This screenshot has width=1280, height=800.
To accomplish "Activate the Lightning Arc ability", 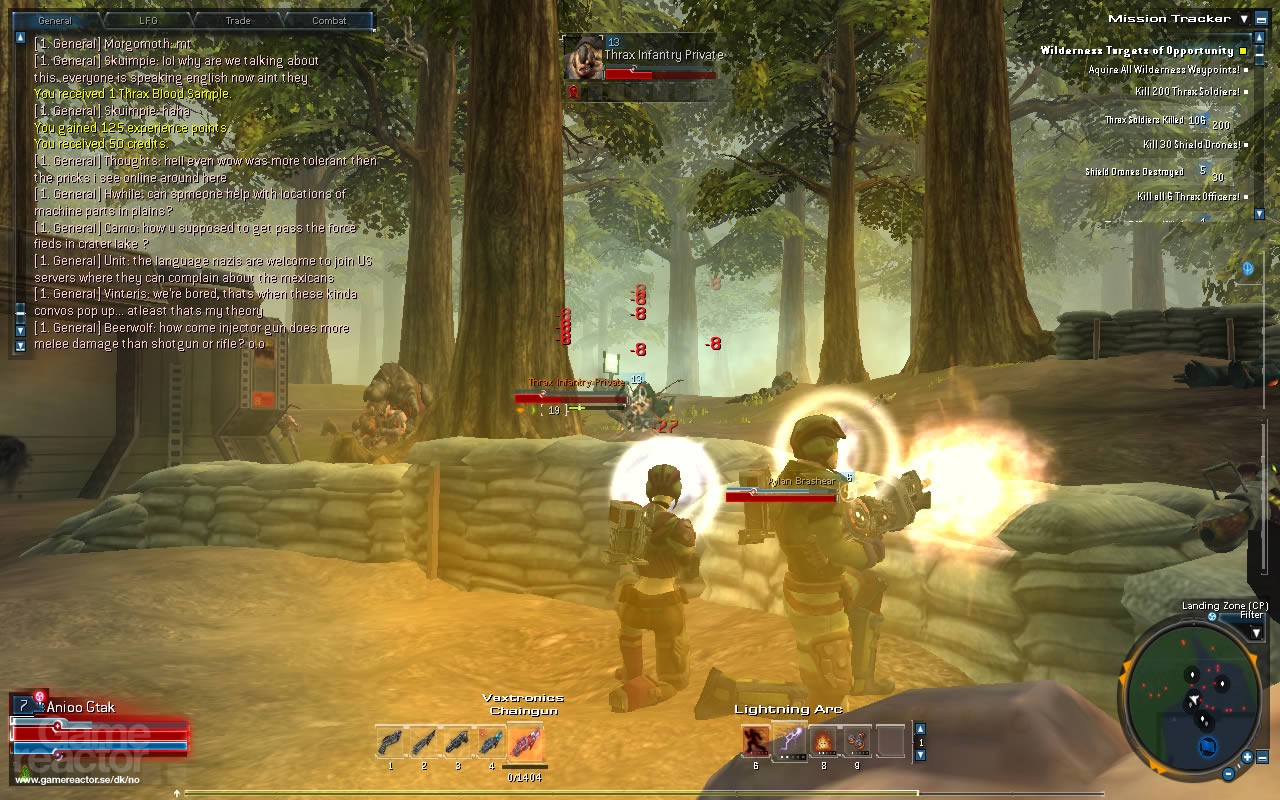I will [x=790, y=741].
